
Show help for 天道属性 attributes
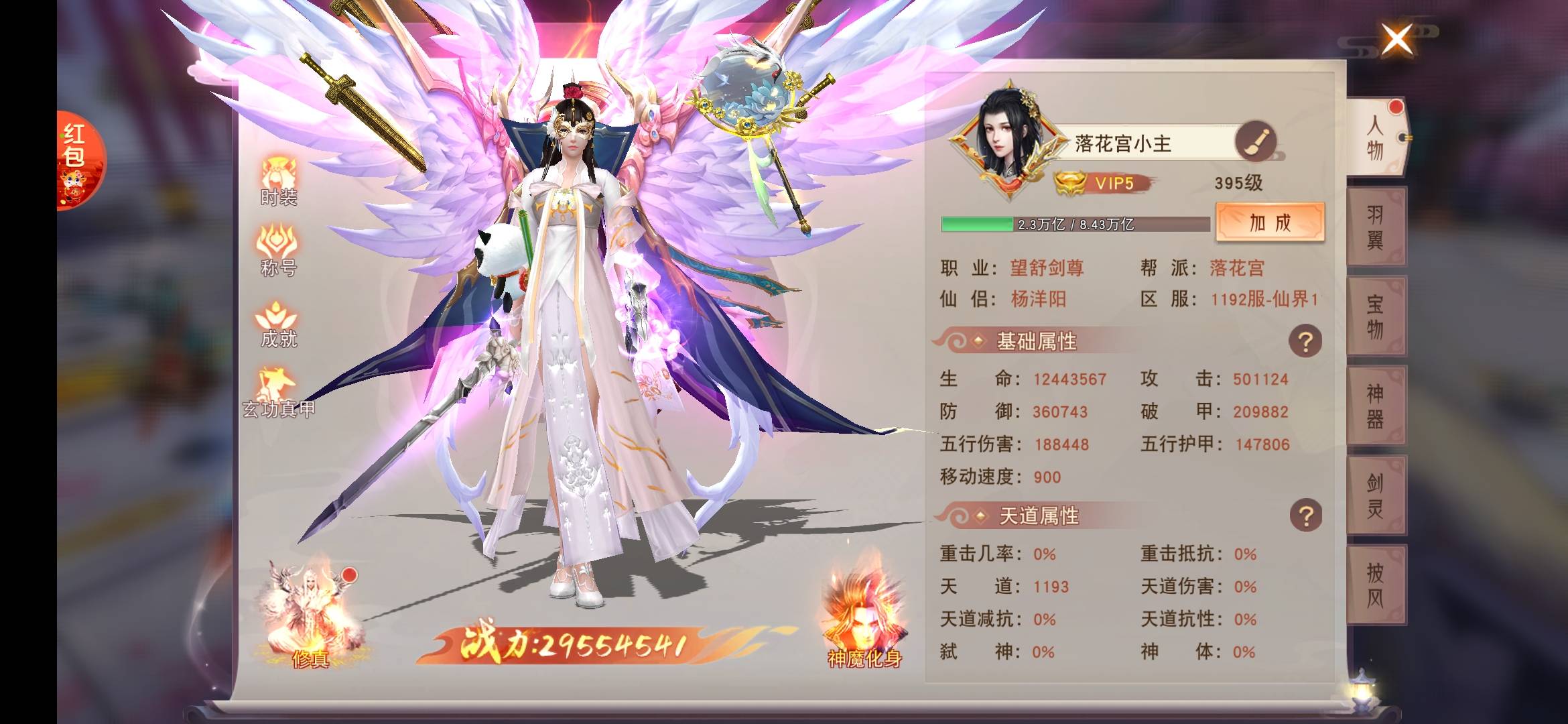[x=1305, y=516]
